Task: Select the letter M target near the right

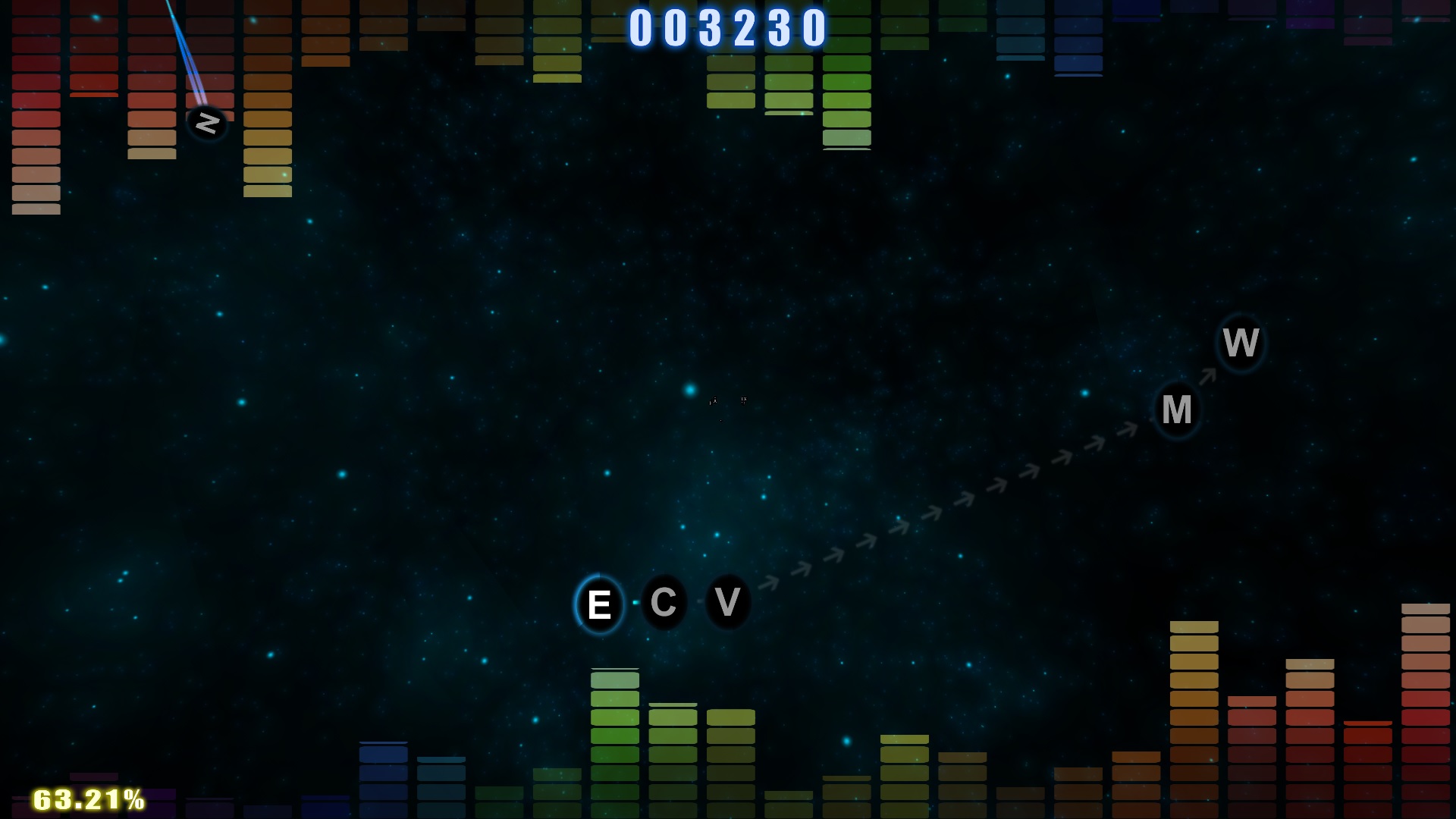Action: pyautogui.click(x=1178, y=409)
